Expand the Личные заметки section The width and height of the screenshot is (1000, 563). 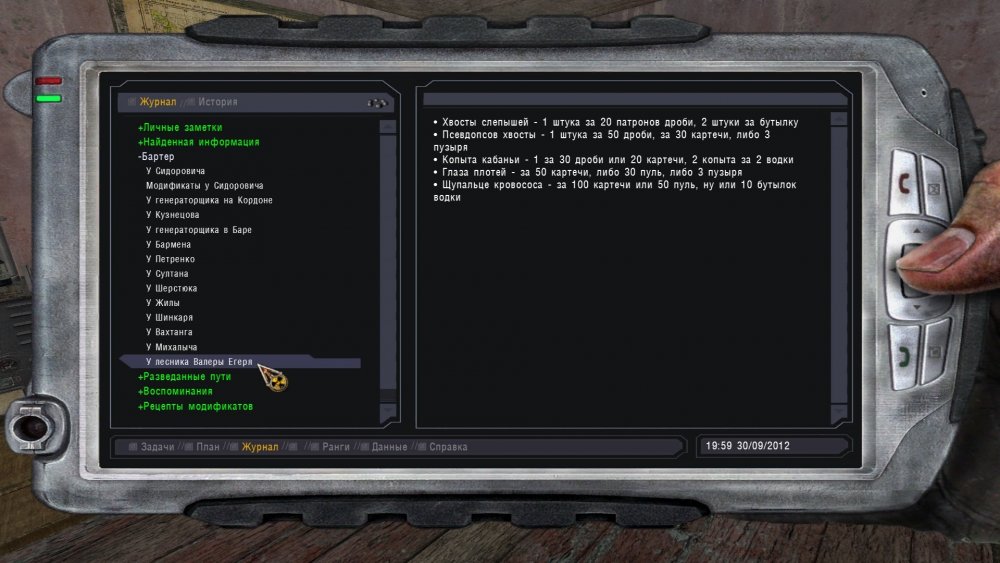(180, 128)
